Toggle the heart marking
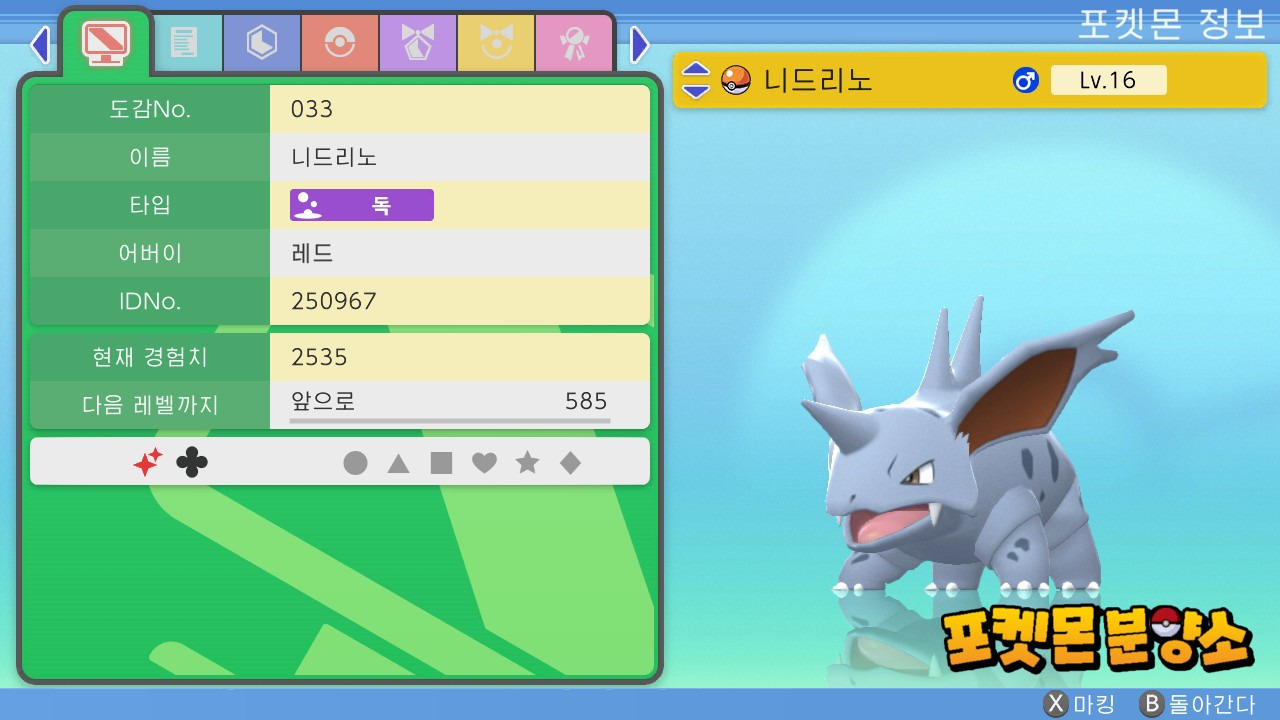The image size is (1280, 720). tap(485, 463)
